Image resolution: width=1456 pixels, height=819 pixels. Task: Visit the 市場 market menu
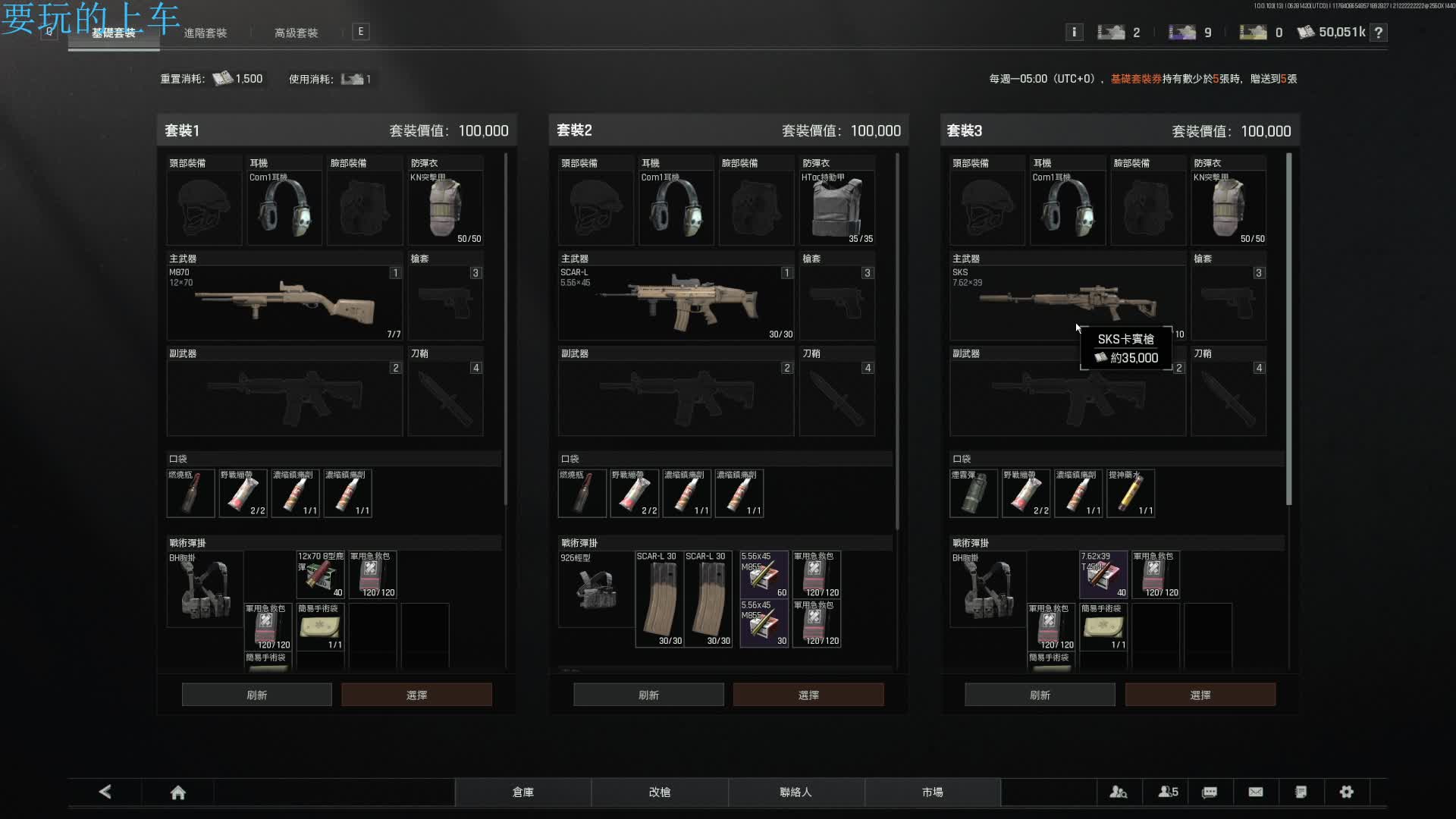click(932, 792)
